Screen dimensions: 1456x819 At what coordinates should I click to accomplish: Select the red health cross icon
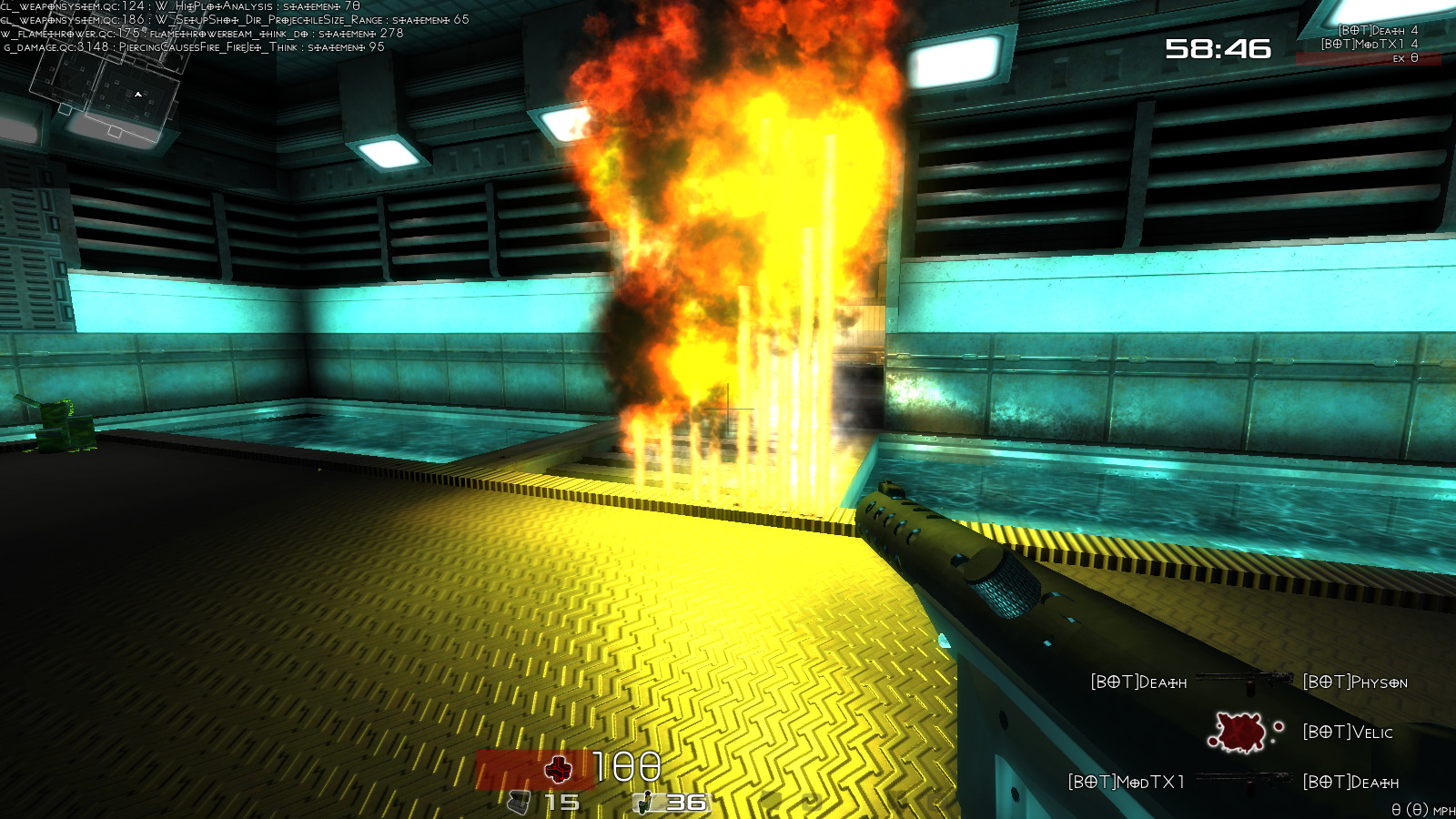(x=558, y=770)
